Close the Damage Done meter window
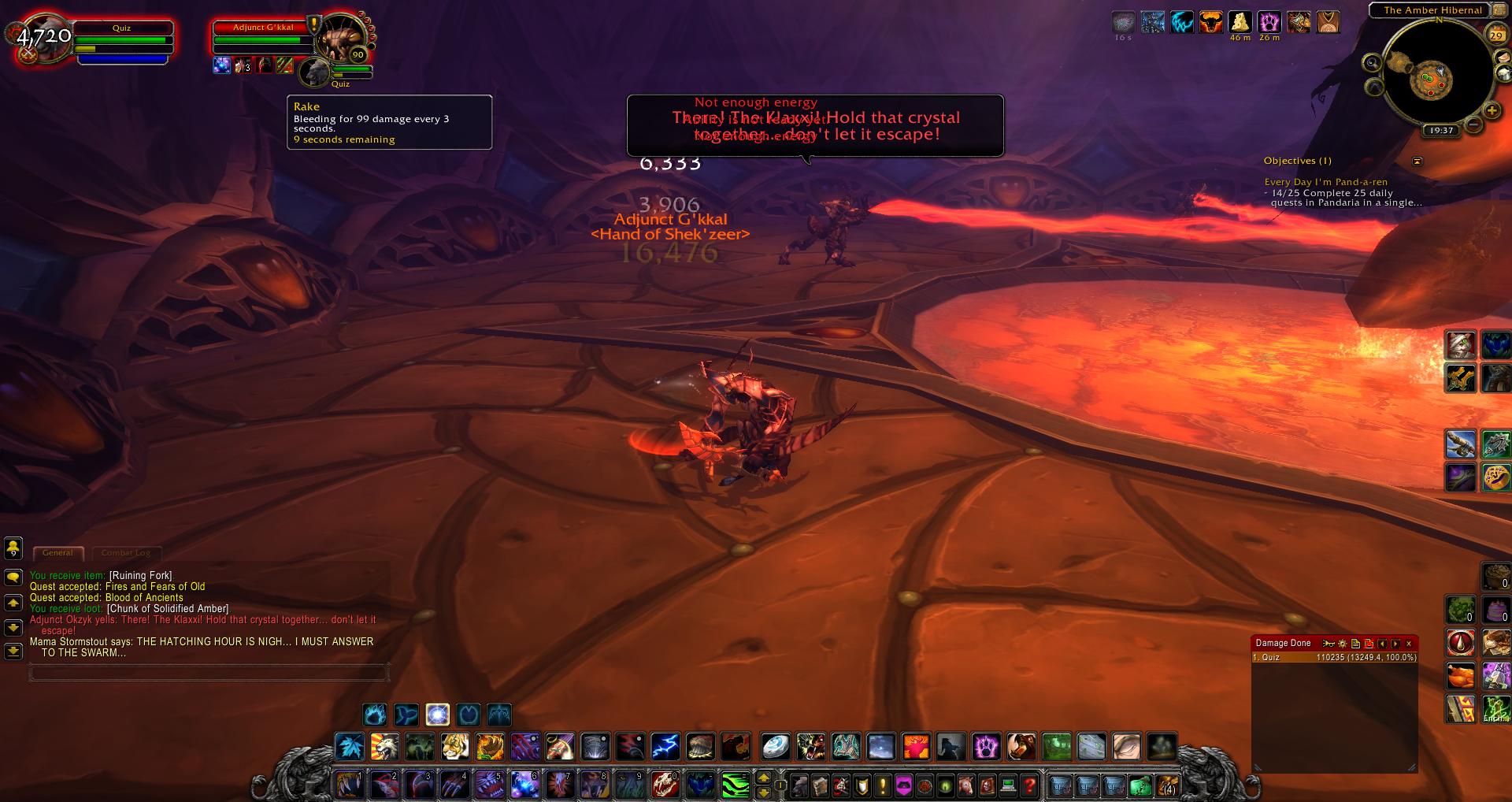 [1409, 644]
